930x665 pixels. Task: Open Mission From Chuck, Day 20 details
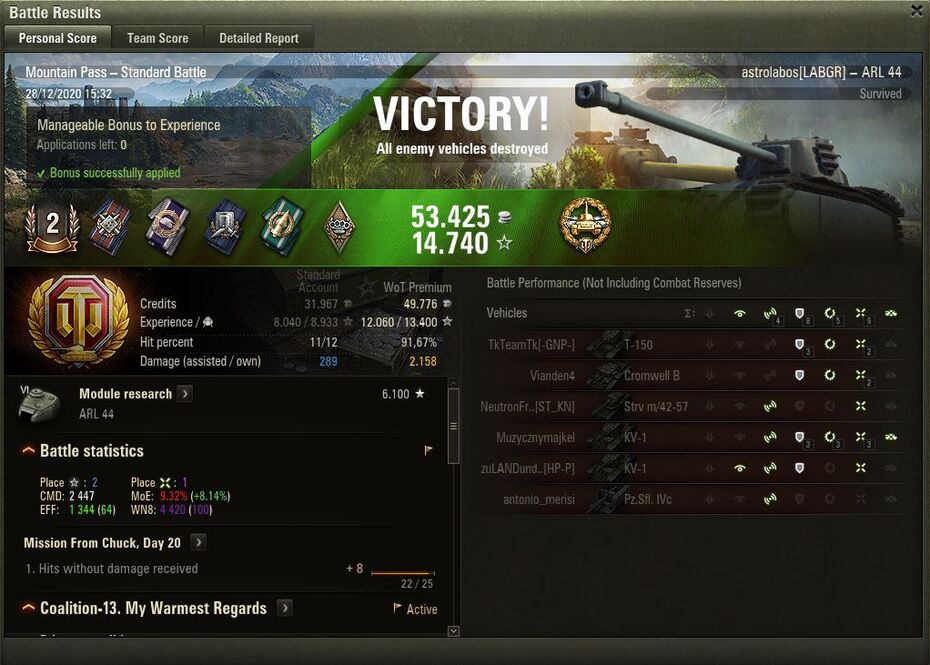199,543
